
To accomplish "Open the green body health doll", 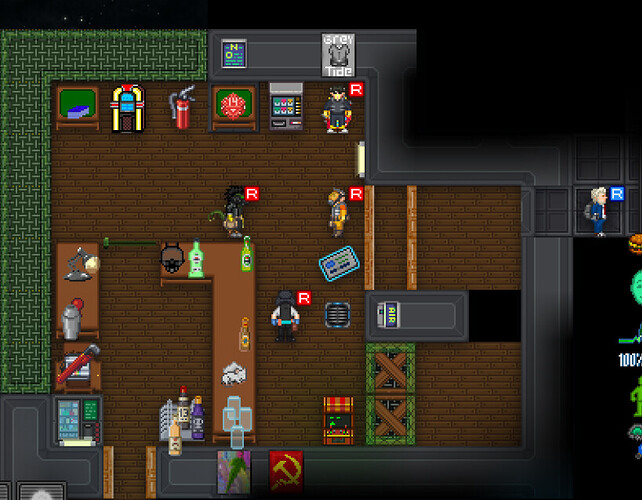I will pyautogui.click(x=635, y=396).
